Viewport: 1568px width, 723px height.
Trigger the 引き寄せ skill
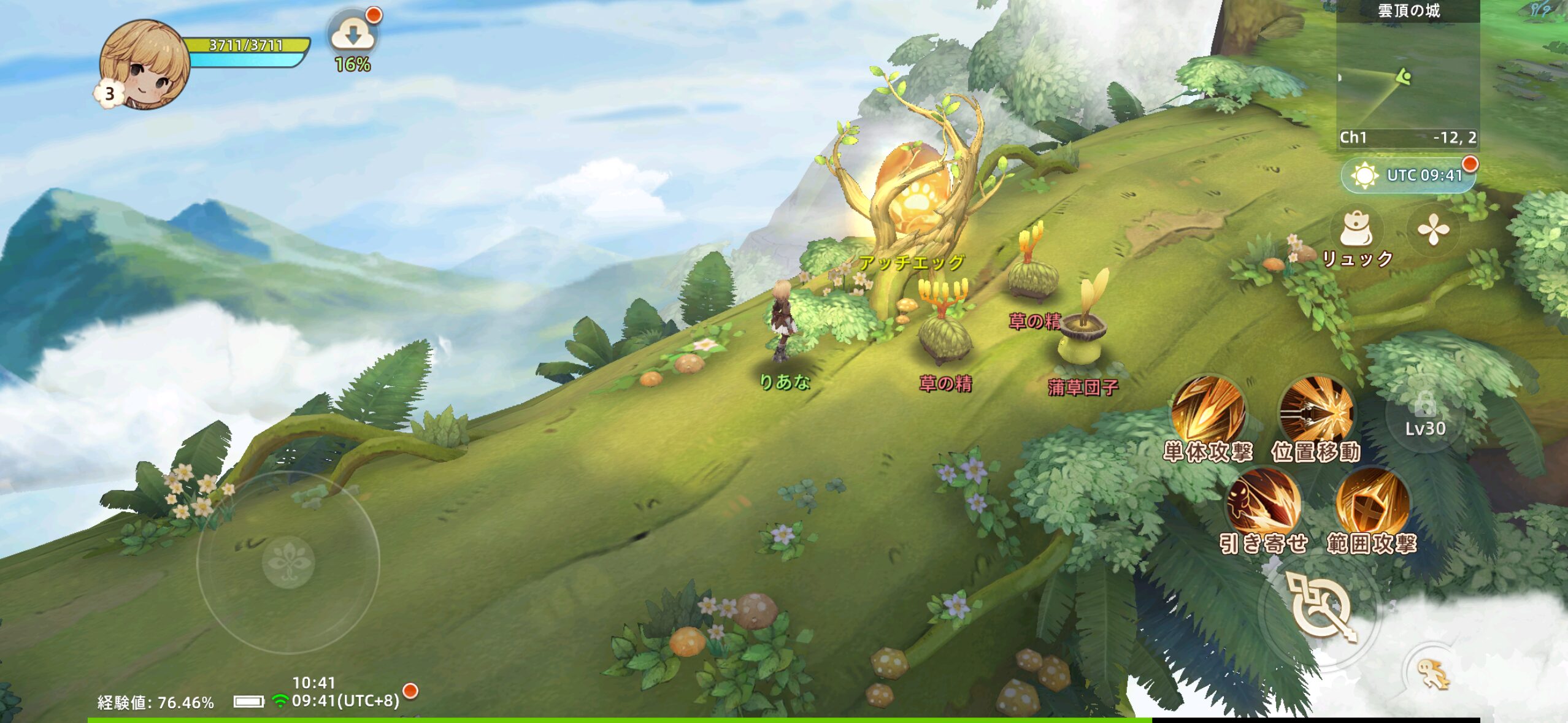pos(1264,504)
